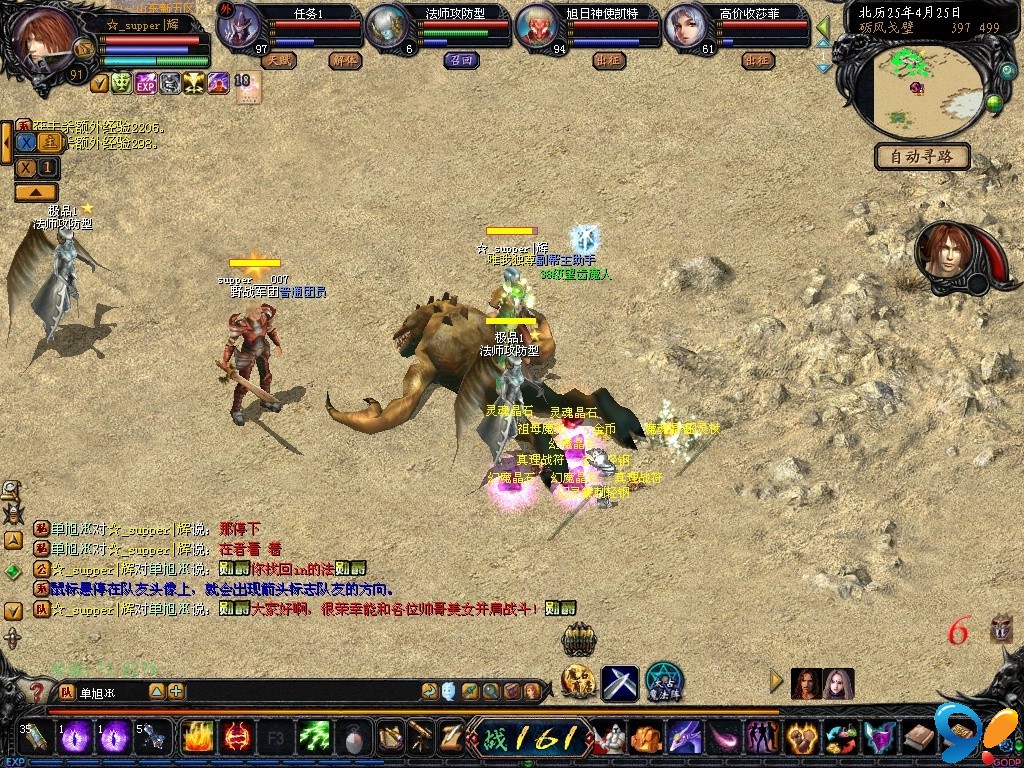Viewport: 1024px width, 768px height.
Task: Click the 自动寻路 auto-pathfinding button
Action: [922, 157]
